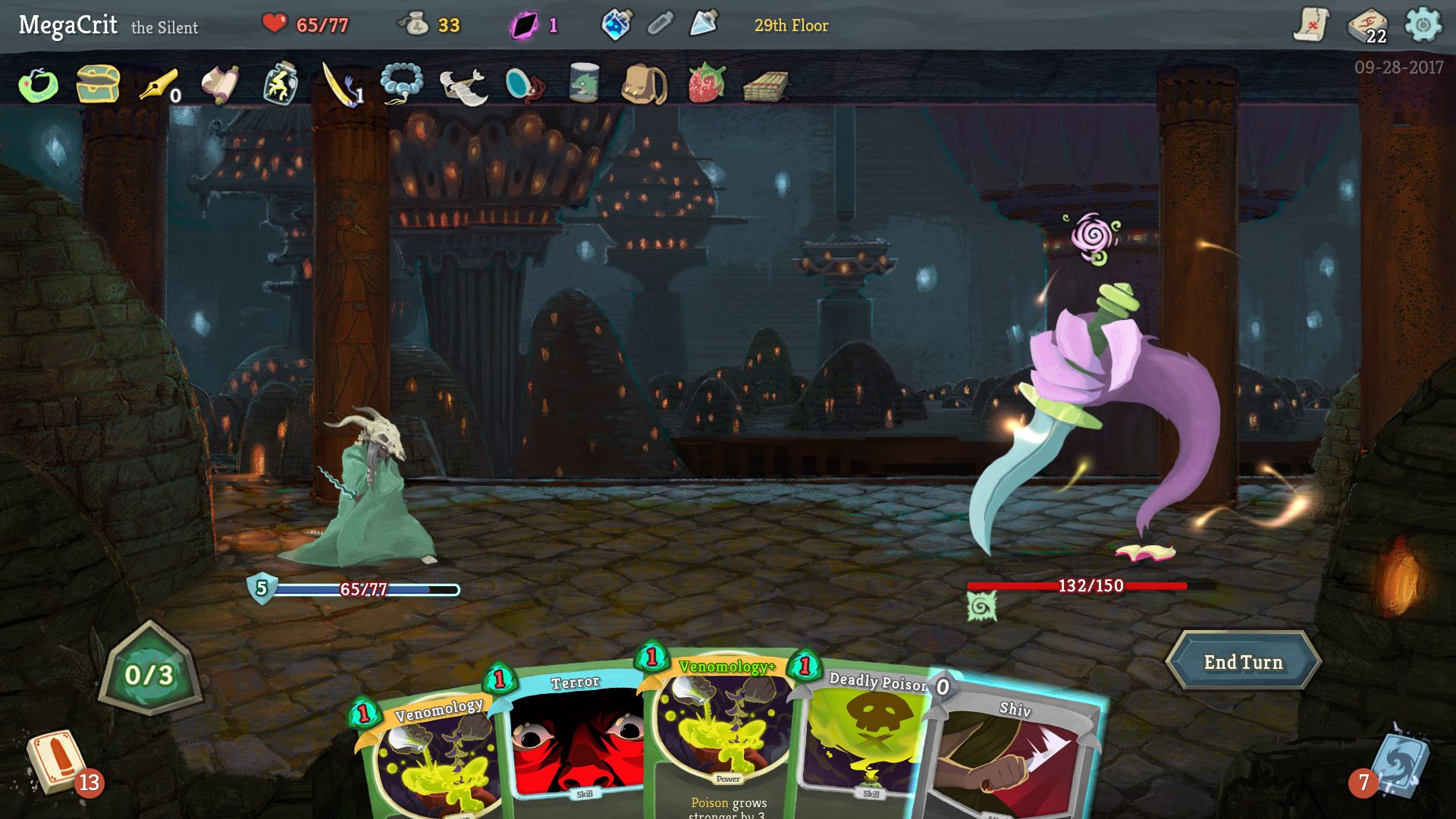The image size is (1456, 819).
Task: Click the End Turn button
Action: (x=1244, y=661)
